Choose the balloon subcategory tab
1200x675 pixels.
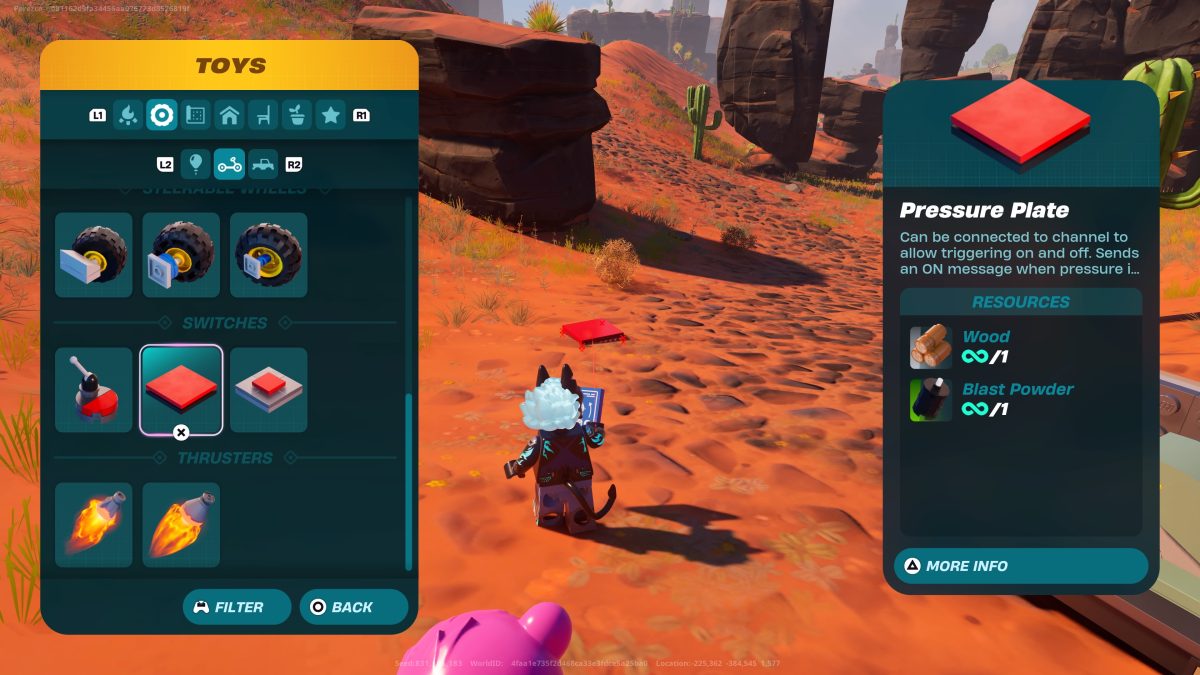(195, 163)
